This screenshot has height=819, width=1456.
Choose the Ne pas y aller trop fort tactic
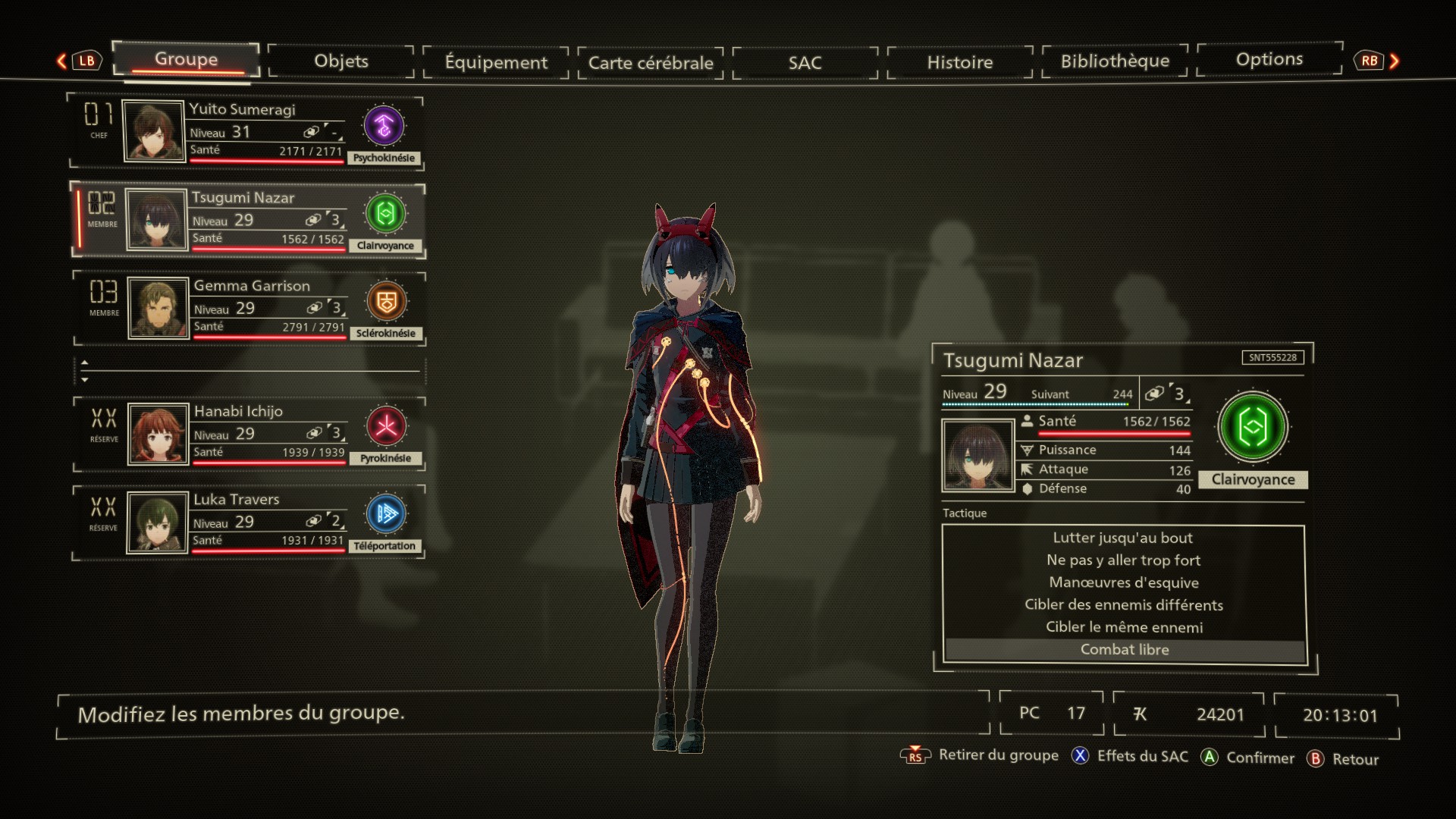tap(1123, 560)
